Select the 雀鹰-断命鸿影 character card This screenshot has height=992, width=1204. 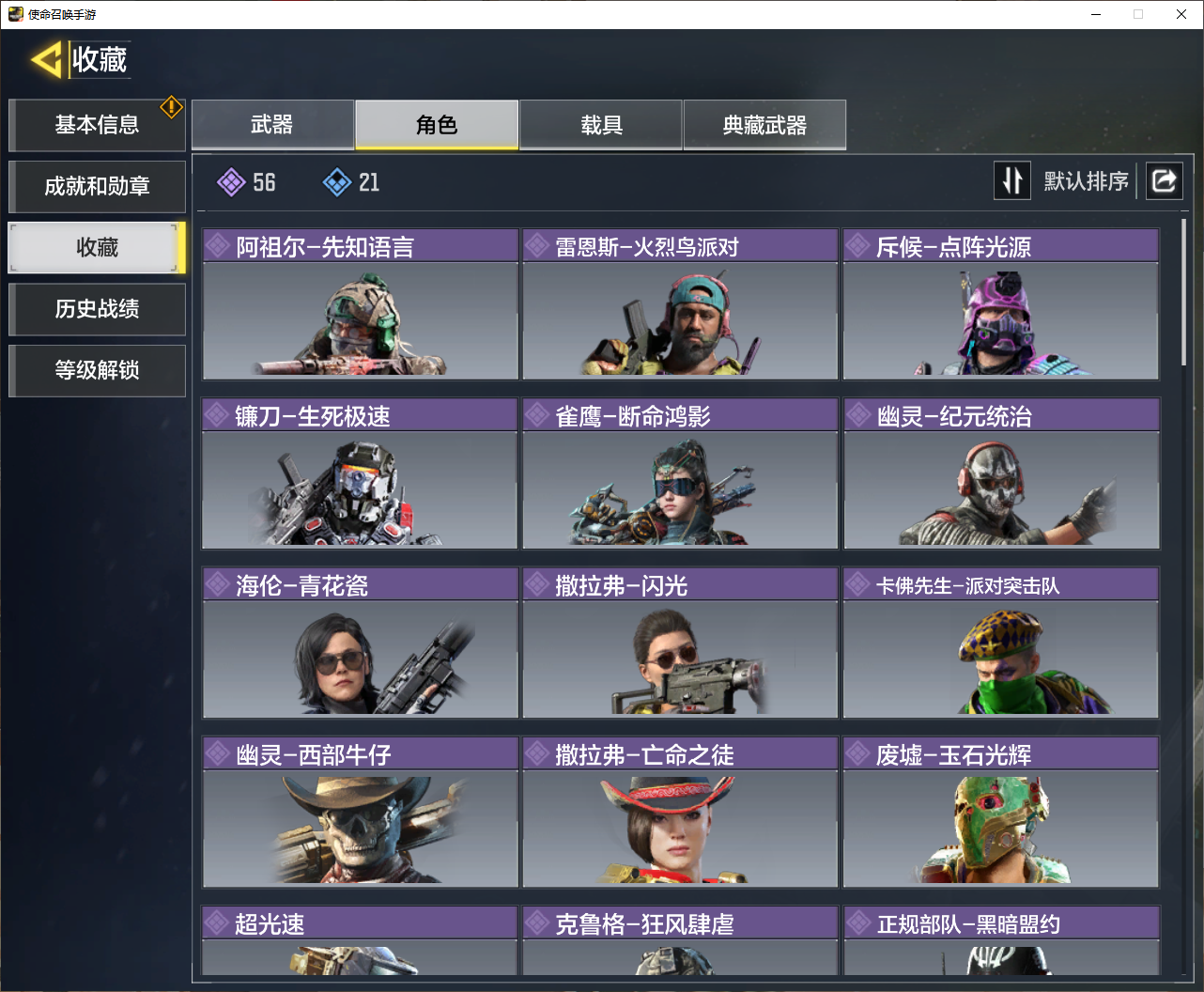680,473
